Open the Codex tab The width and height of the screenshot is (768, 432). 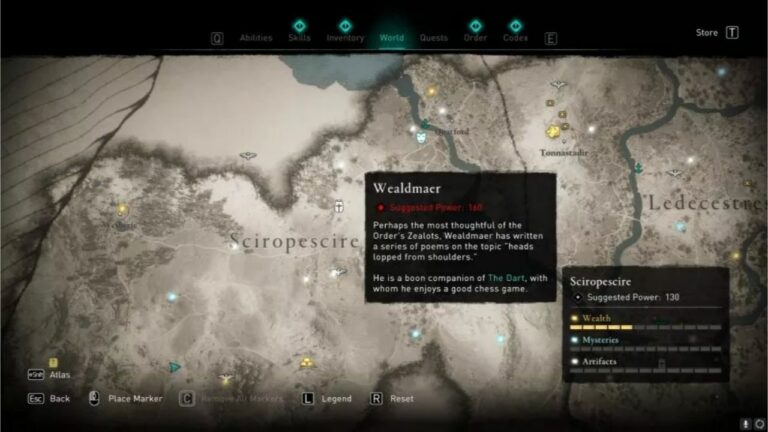click(515, 37)
